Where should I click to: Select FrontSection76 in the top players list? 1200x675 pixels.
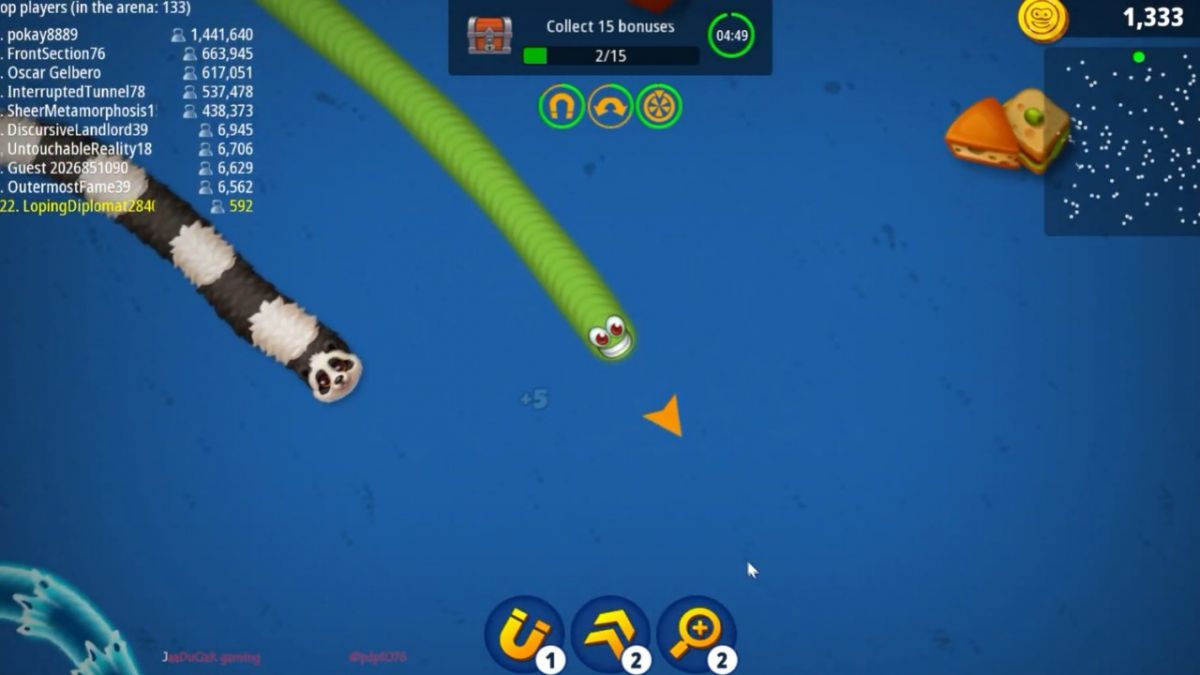tap(128, 54)
